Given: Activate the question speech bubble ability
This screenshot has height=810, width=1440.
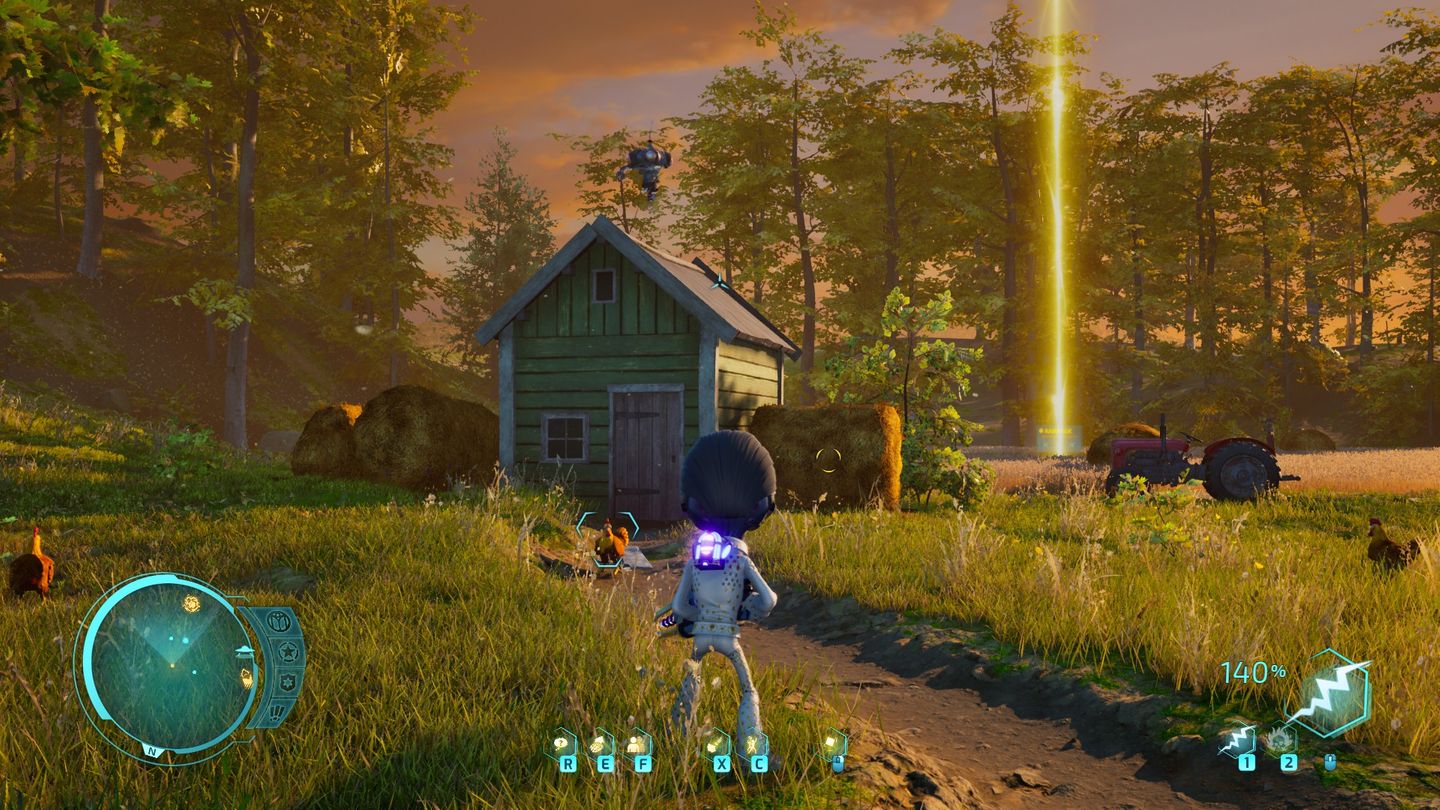Looking at the screenshot, I should coord(563,744).
